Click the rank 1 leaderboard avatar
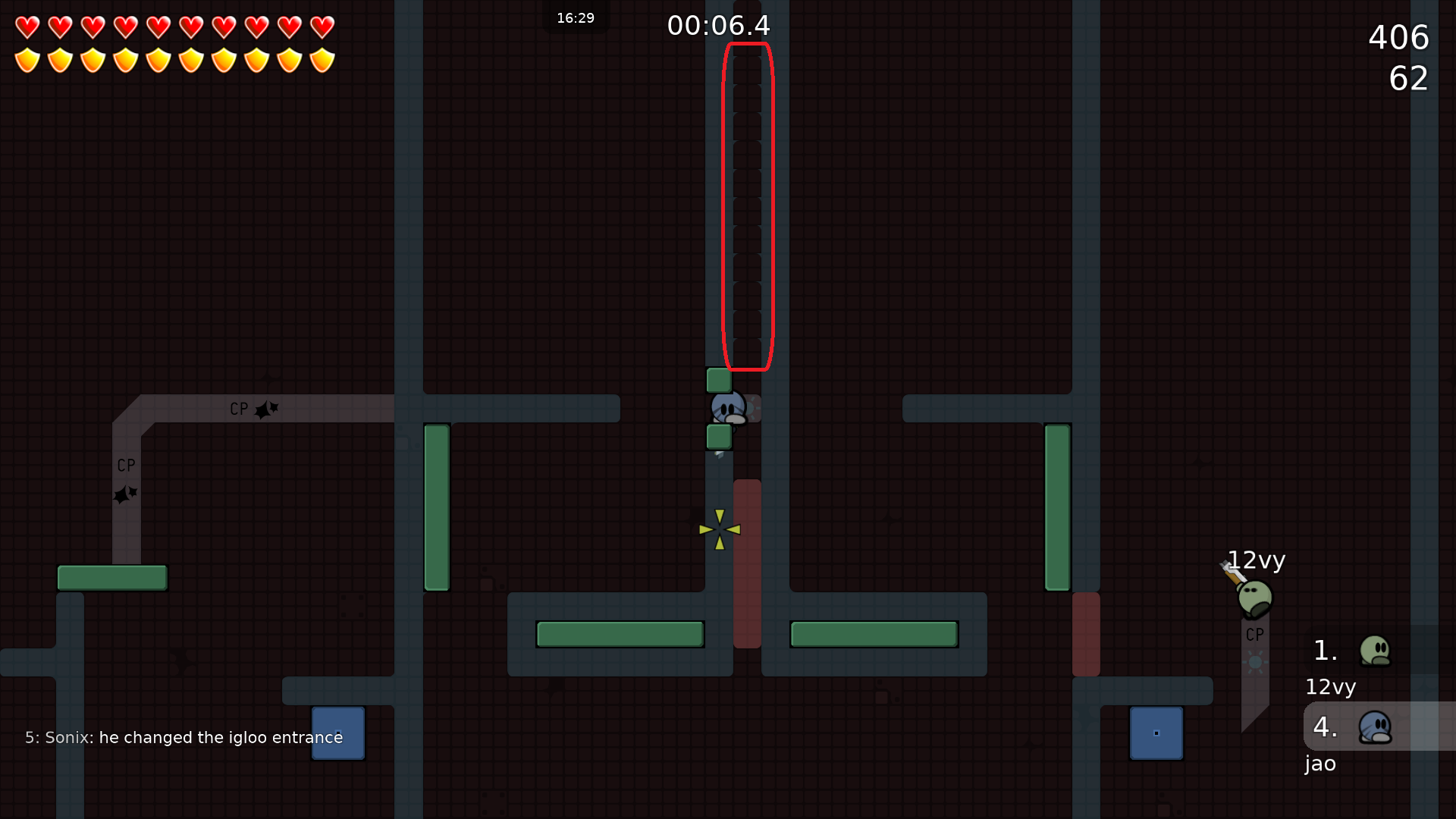The image size is (1456, 819). (1375, 650)
